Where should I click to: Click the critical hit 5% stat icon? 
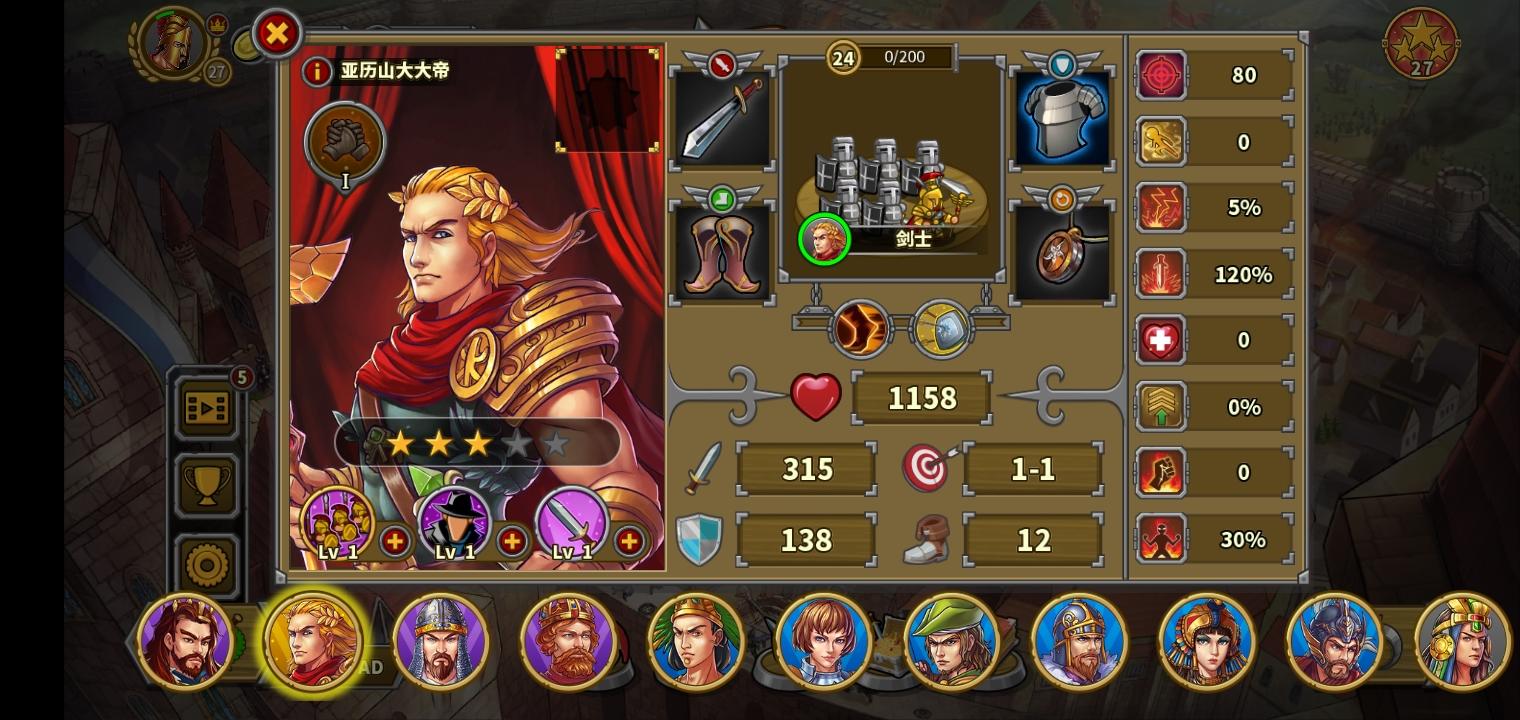click(x=1161, y=207)
